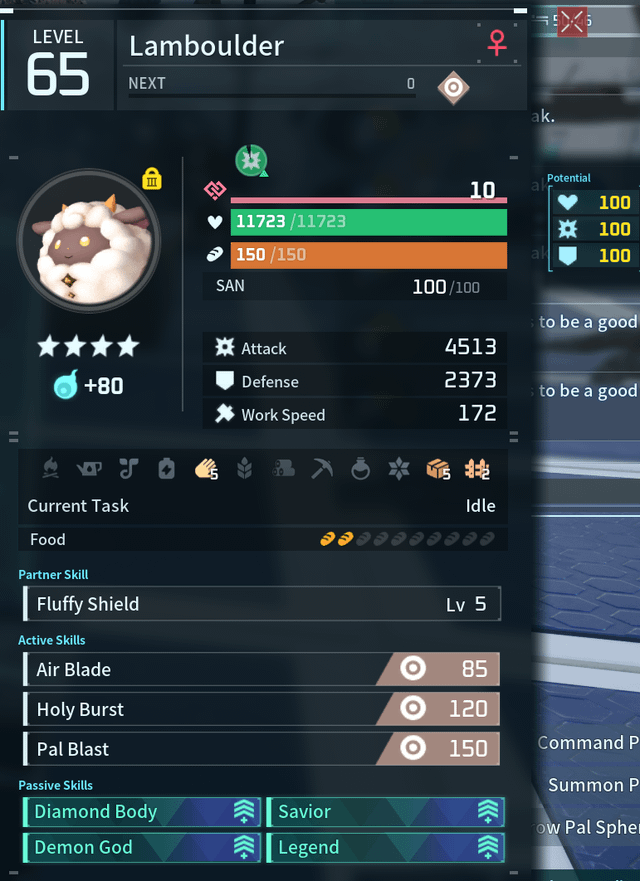Click the handiwork hand icon

click(206, 468)
